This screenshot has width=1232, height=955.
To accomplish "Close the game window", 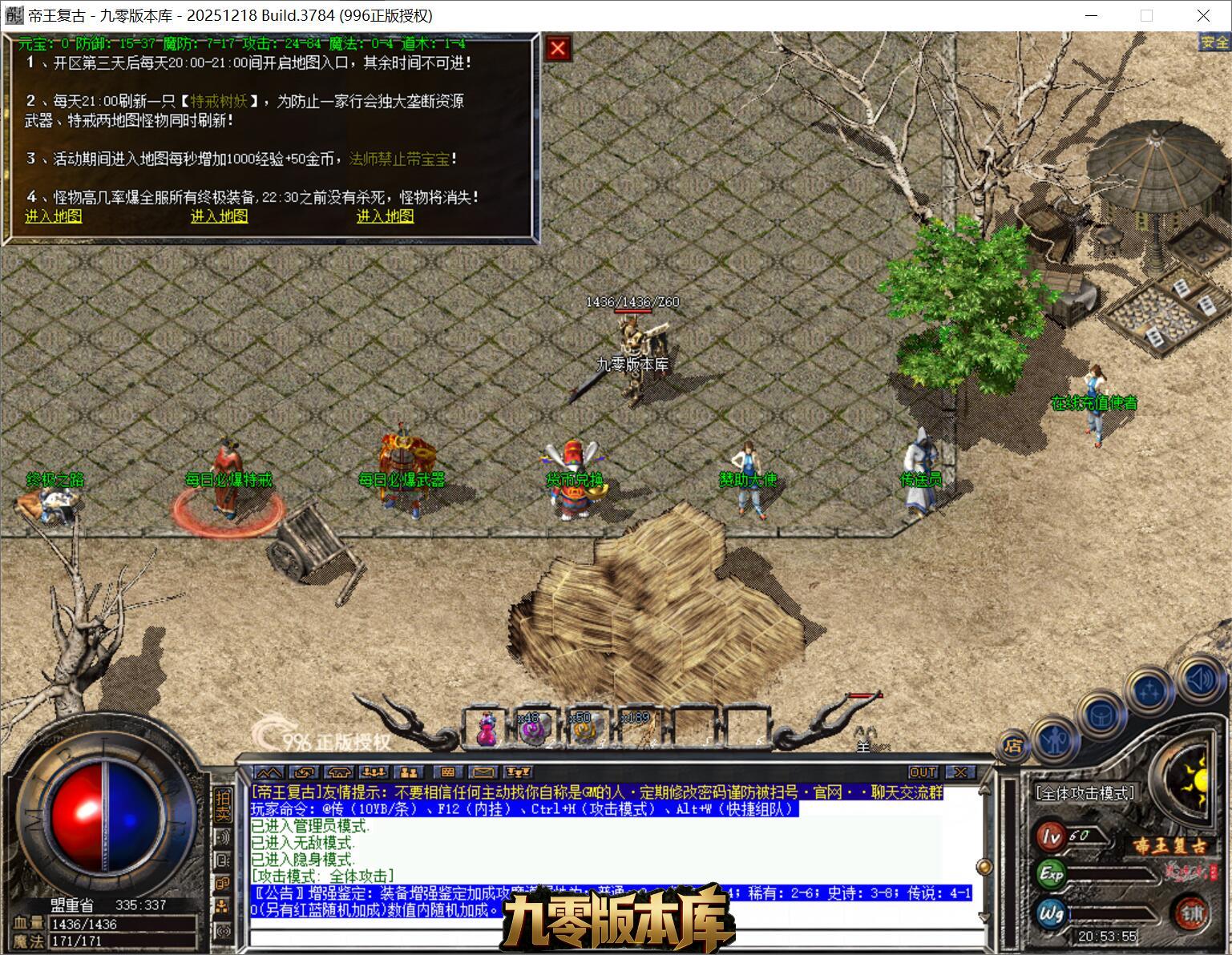I will (1203, 16).
